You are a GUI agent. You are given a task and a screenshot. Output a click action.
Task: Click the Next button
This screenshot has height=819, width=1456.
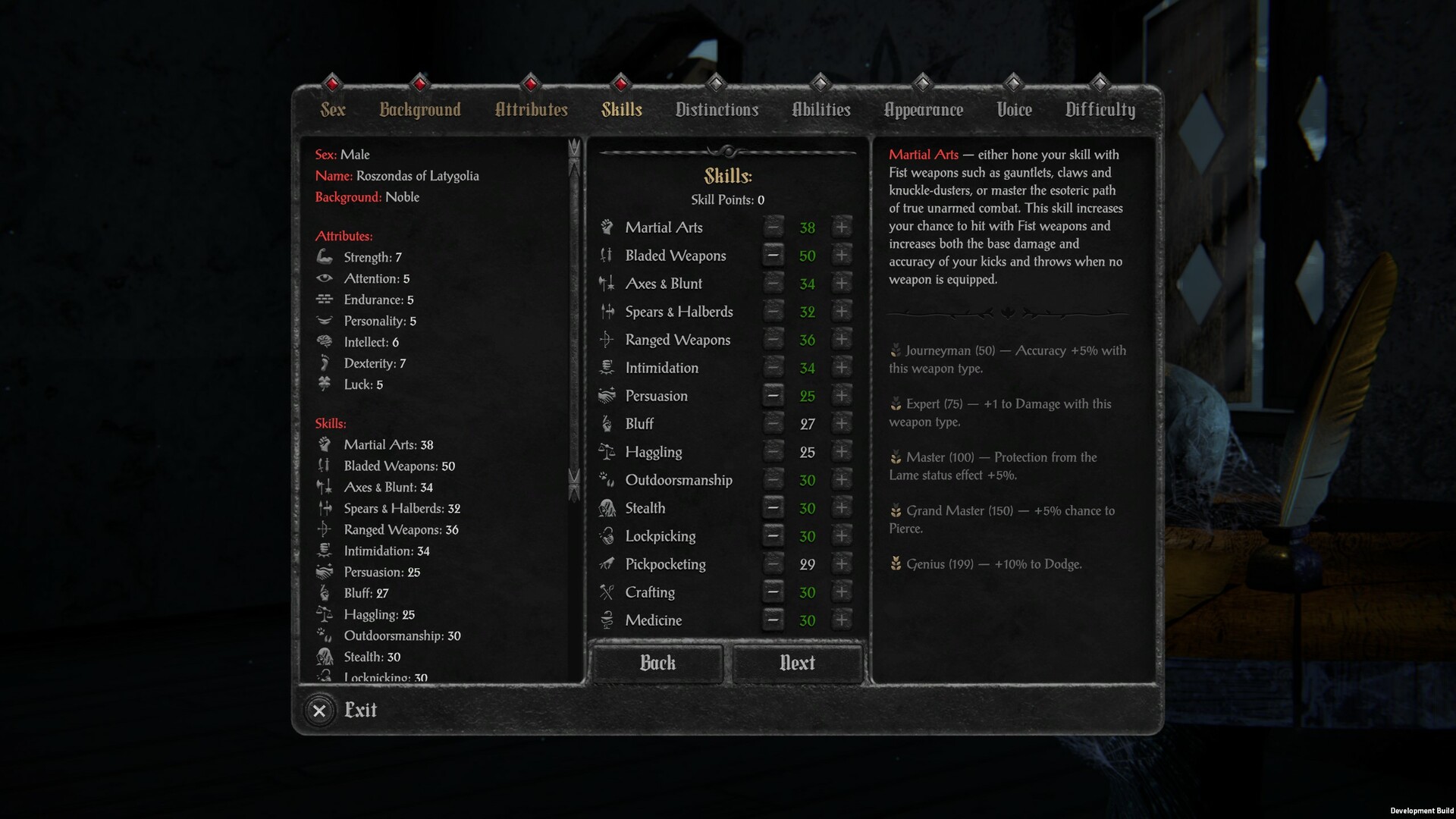797,663
